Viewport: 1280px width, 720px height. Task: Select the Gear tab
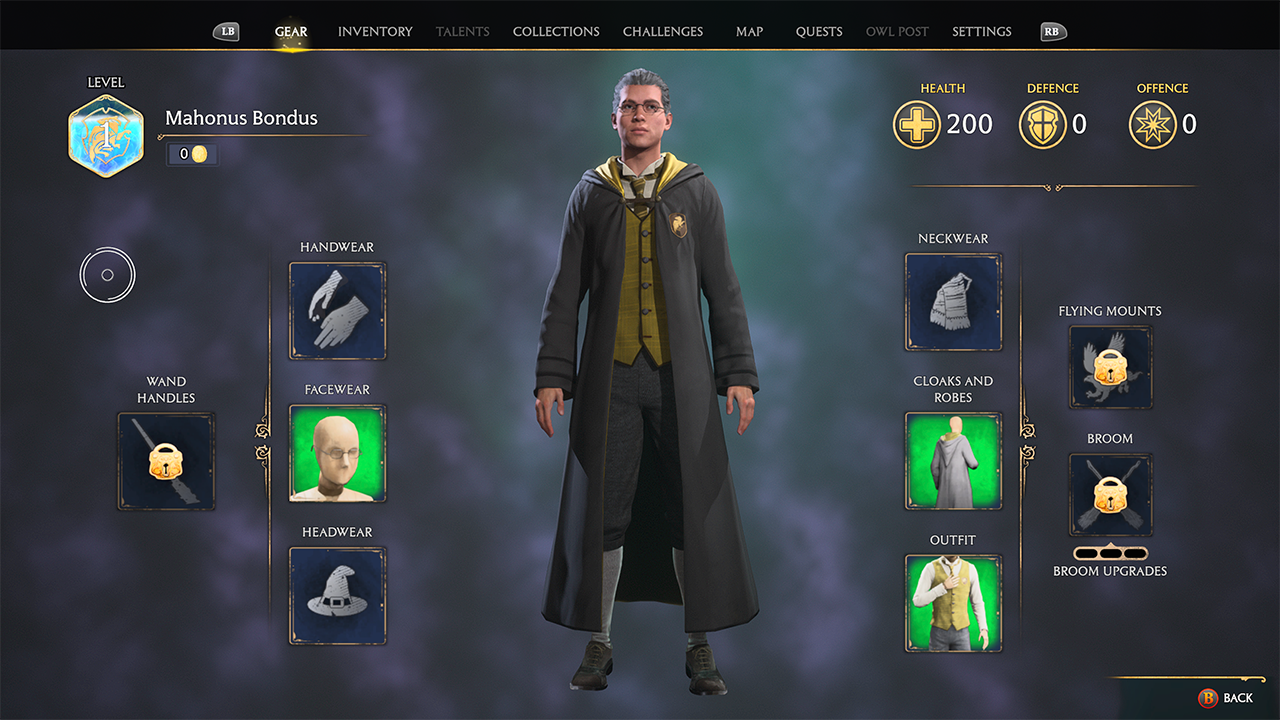click(x=291, y=32)
